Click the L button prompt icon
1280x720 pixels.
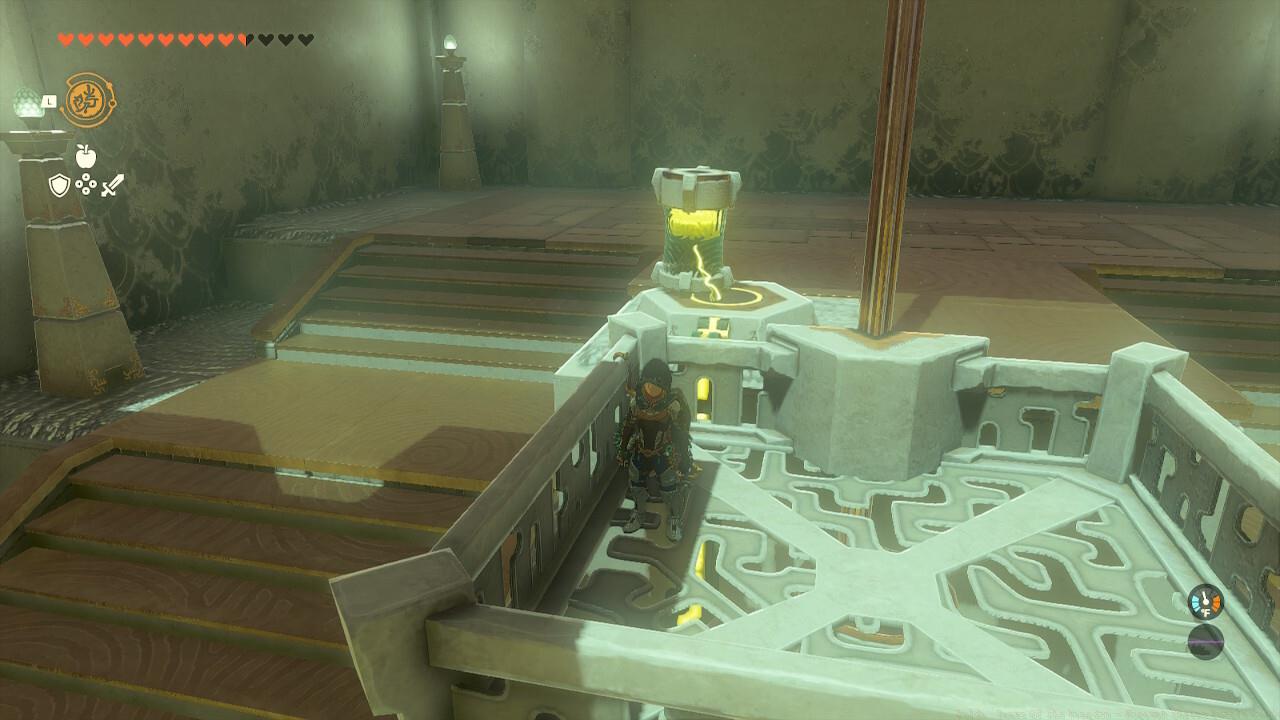coord(50,100)
